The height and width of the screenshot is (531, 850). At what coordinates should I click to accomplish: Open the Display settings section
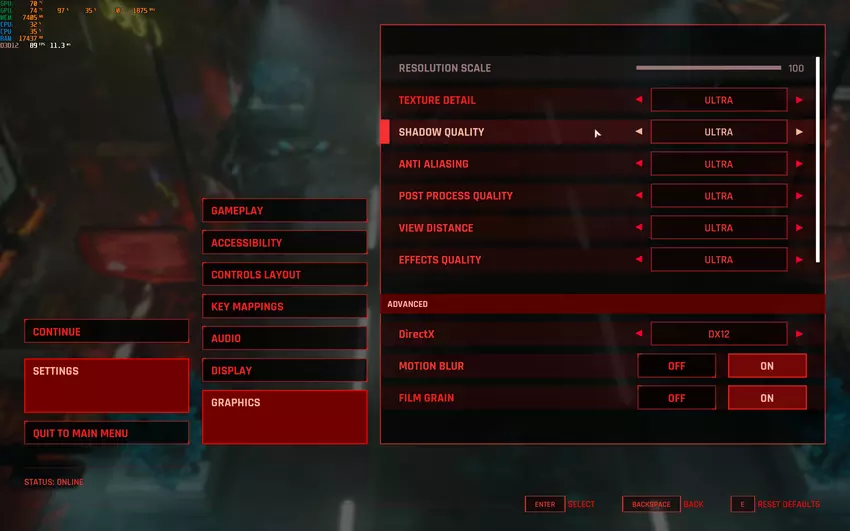coord(284,371)
